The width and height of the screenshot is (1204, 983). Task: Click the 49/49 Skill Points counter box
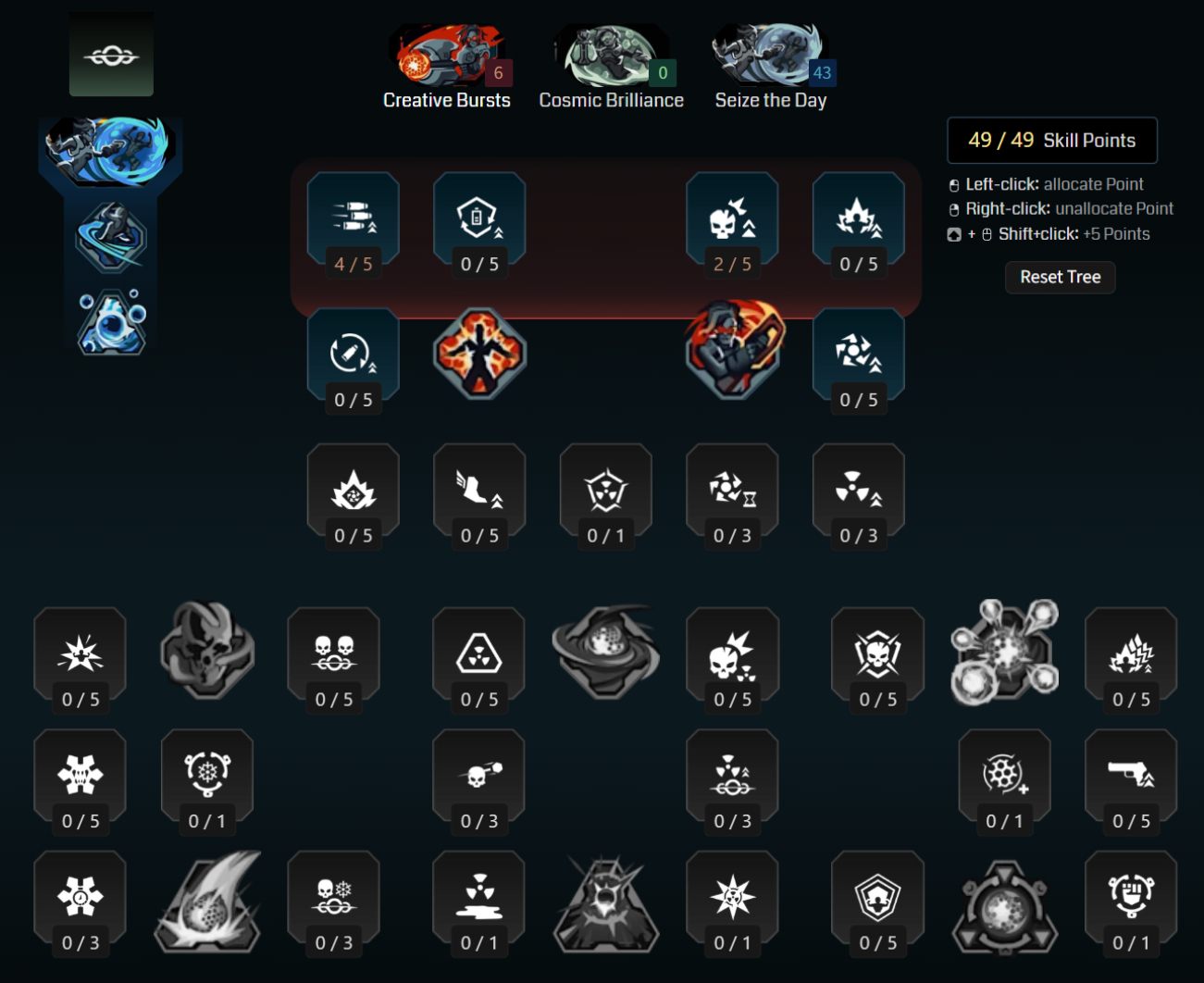(1051, 140)
